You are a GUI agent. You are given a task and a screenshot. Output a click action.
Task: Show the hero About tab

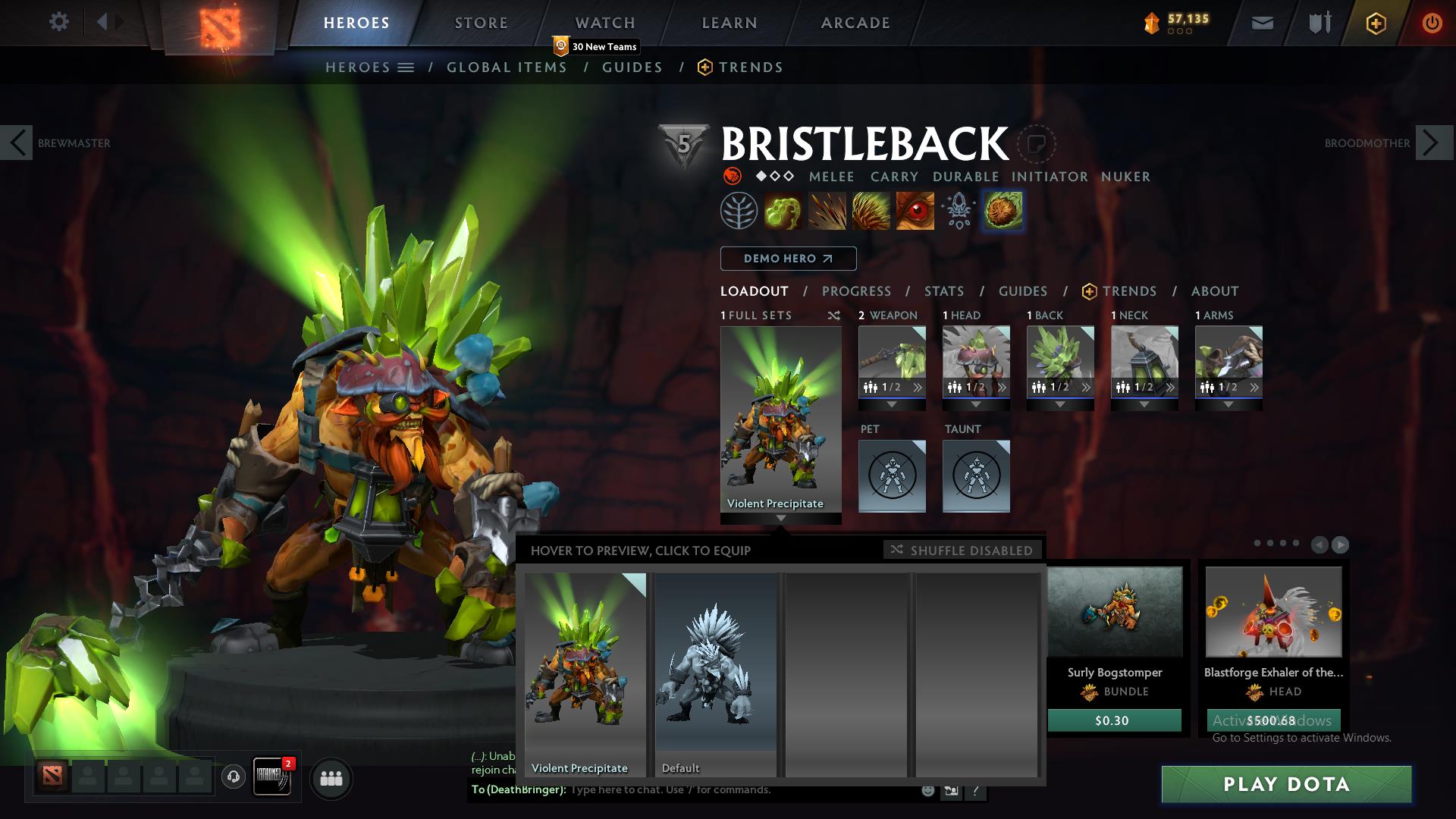[x=1214, y=291]
